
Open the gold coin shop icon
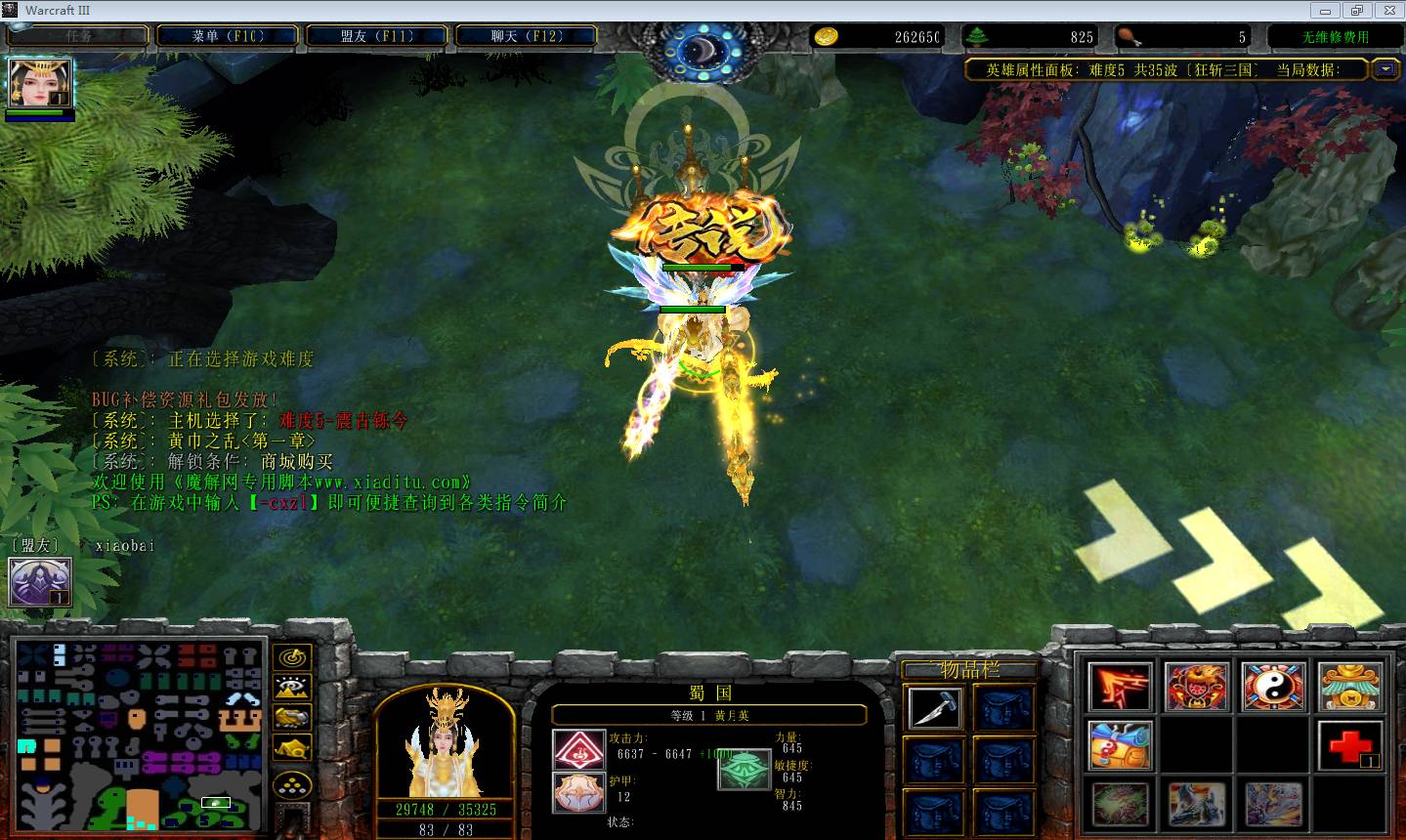(1349, 687)
